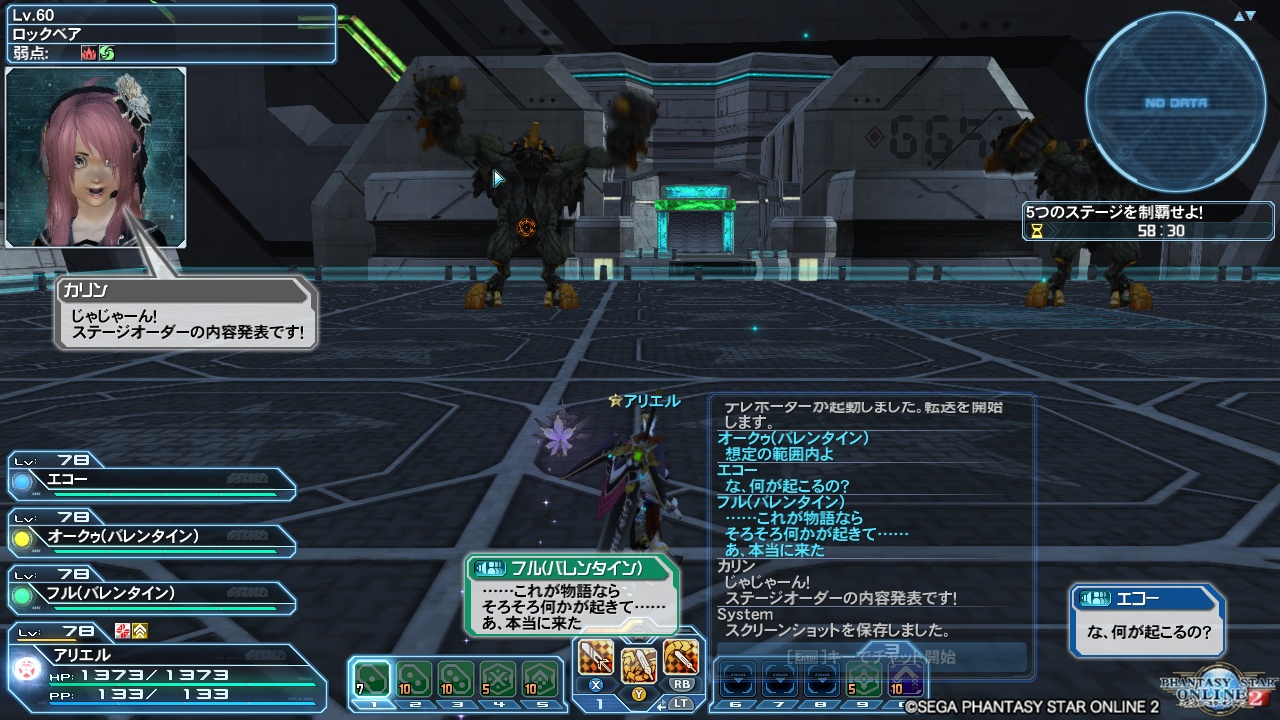Expand empty subpalette slot 7
1280x720 pixels.
[x=781, y=678]
